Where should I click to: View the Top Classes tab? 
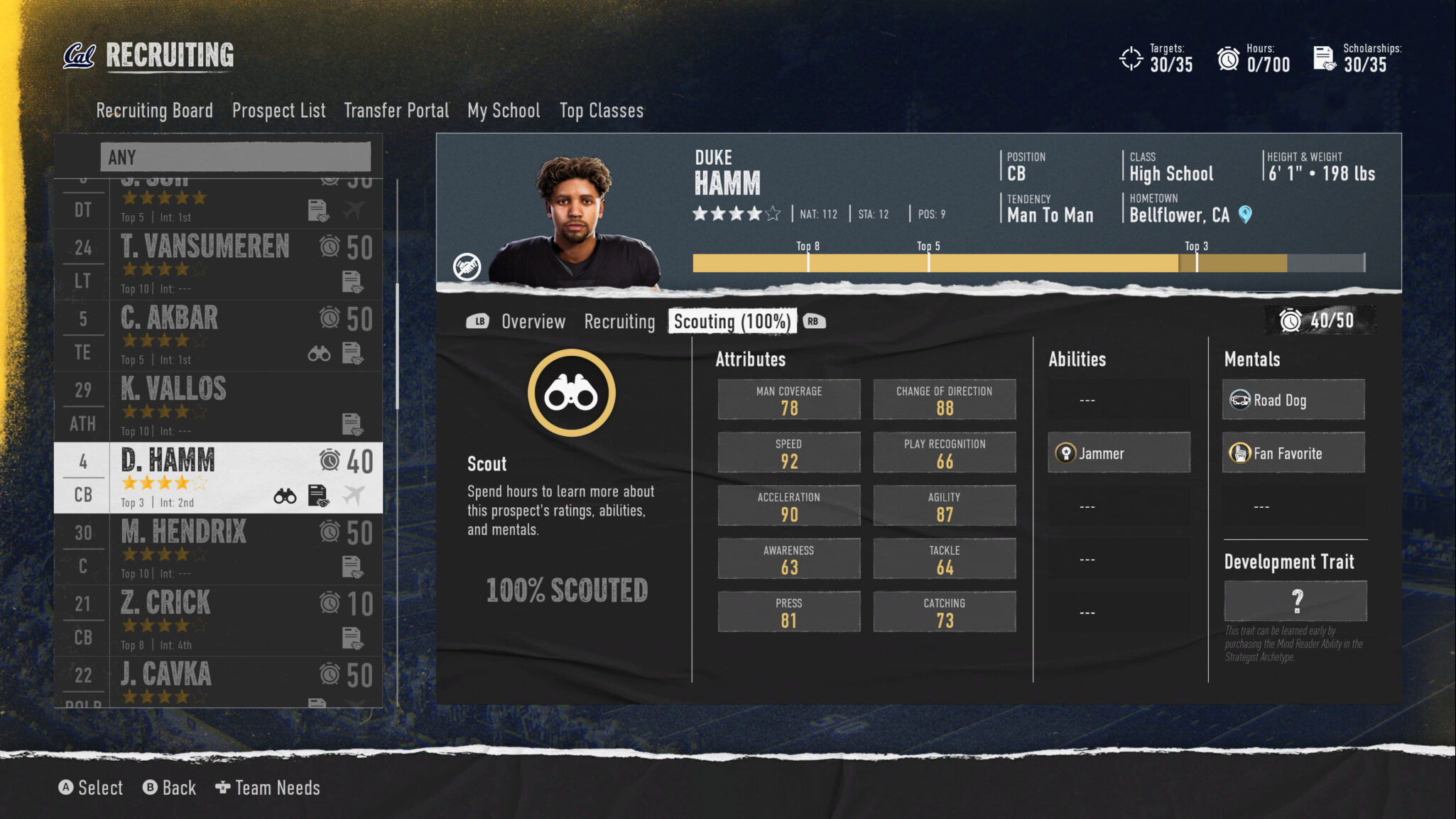pos(601,111)
